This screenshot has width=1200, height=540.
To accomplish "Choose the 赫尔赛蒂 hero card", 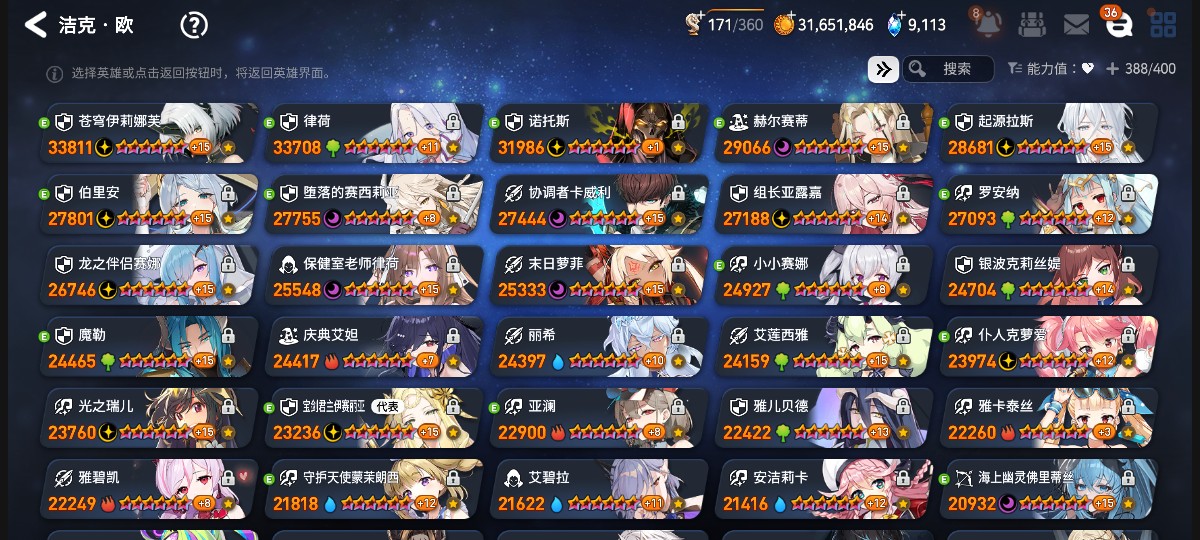I will pyautogui.click(x=824, y=134).
